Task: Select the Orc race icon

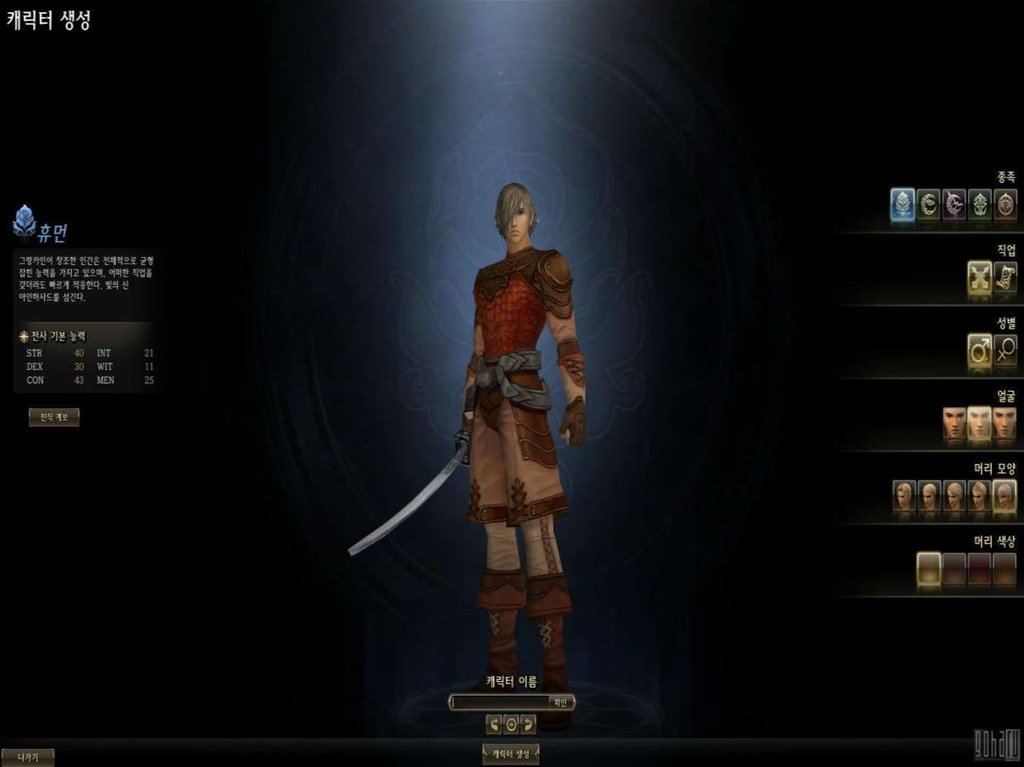Action: coord(980,204)
